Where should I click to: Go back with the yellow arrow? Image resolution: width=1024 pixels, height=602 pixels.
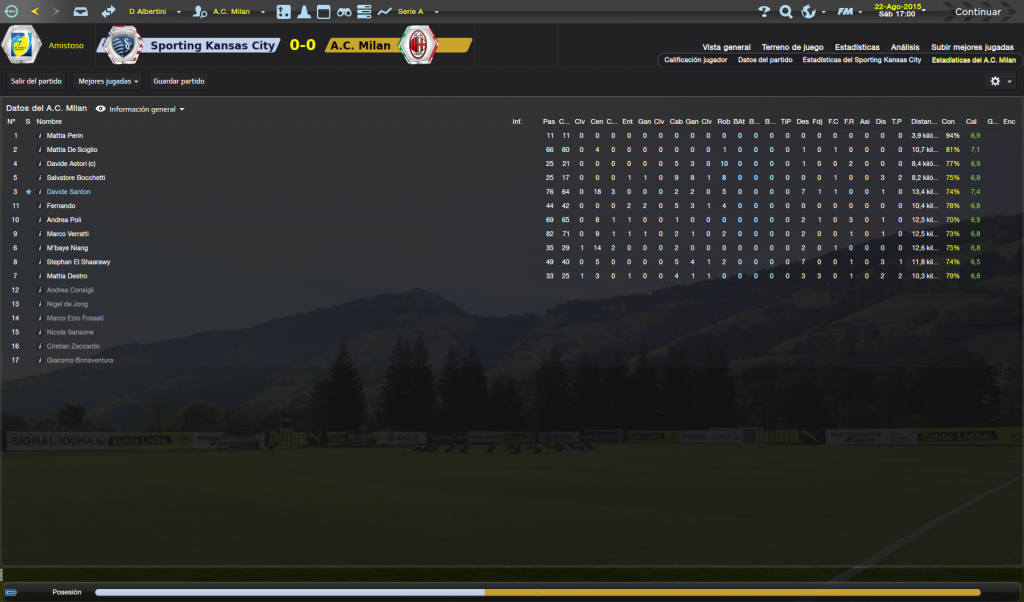pyautogui.click(x=35, y=11)
